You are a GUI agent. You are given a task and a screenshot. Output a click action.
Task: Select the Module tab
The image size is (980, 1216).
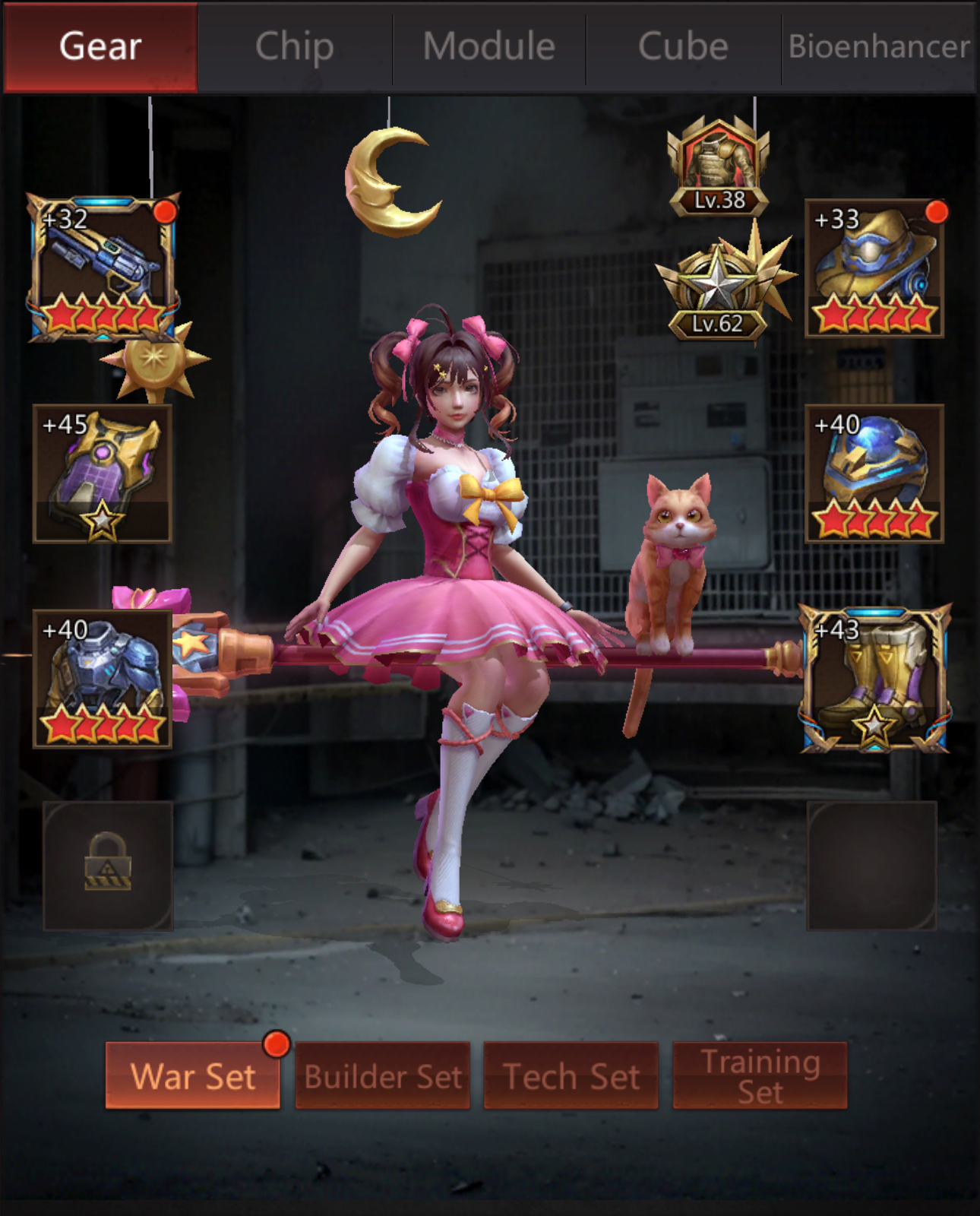pos(489,47)
